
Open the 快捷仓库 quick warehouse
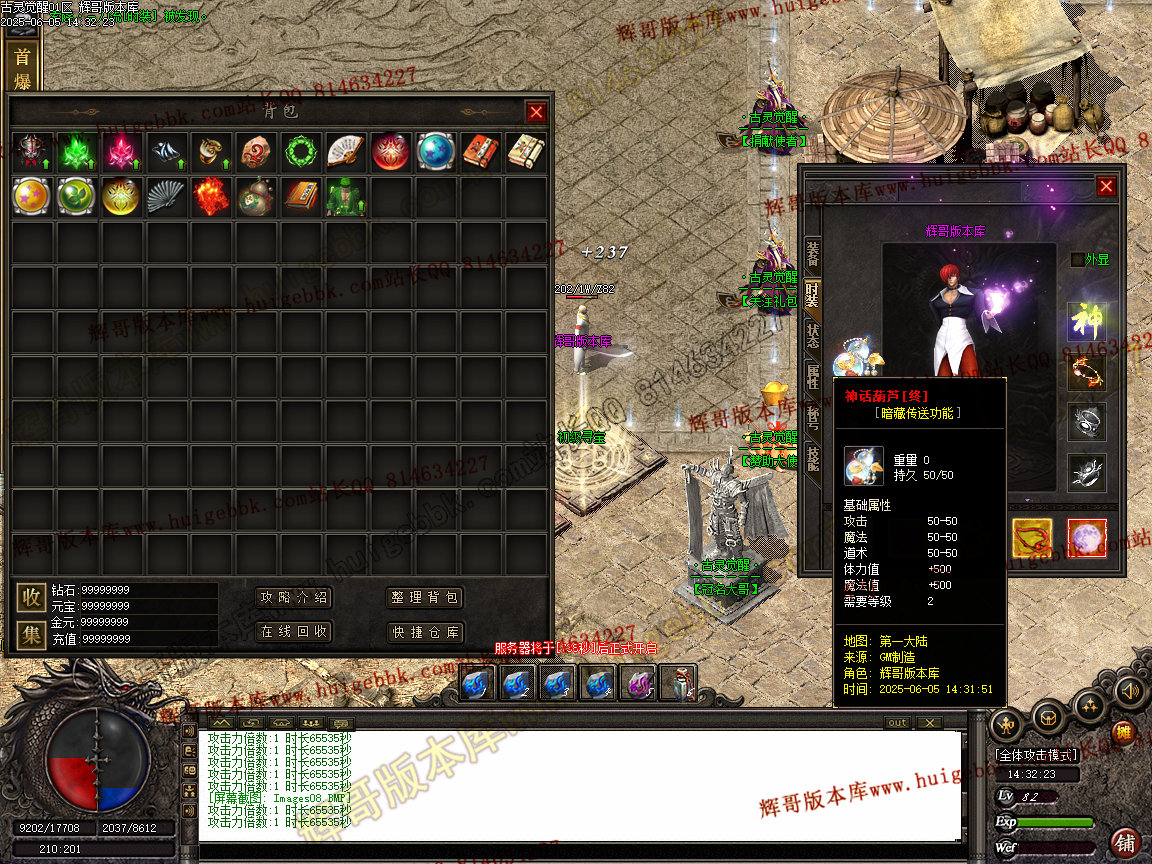[425, 632]
